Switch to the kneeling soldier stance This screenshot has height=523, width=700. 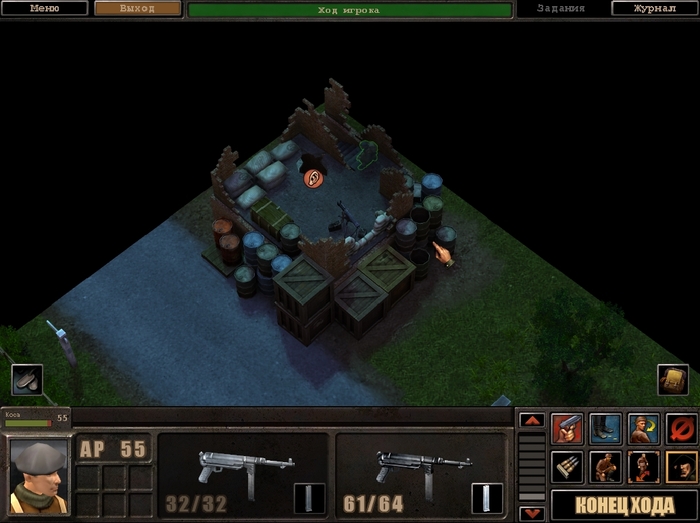point(605,466)
